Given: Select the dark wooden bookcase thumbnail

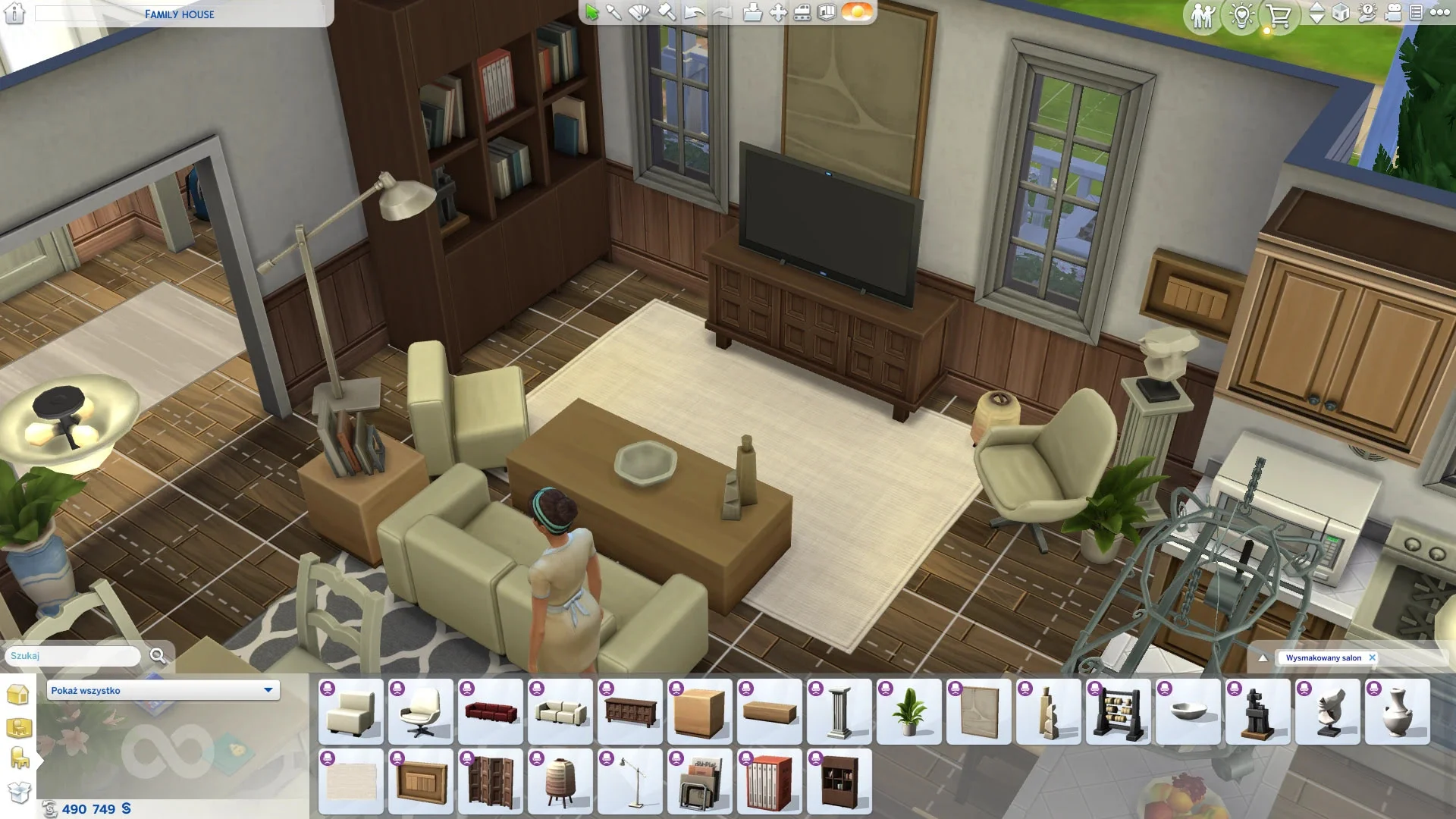Looking at the screenshot, I should coord(839,782).
